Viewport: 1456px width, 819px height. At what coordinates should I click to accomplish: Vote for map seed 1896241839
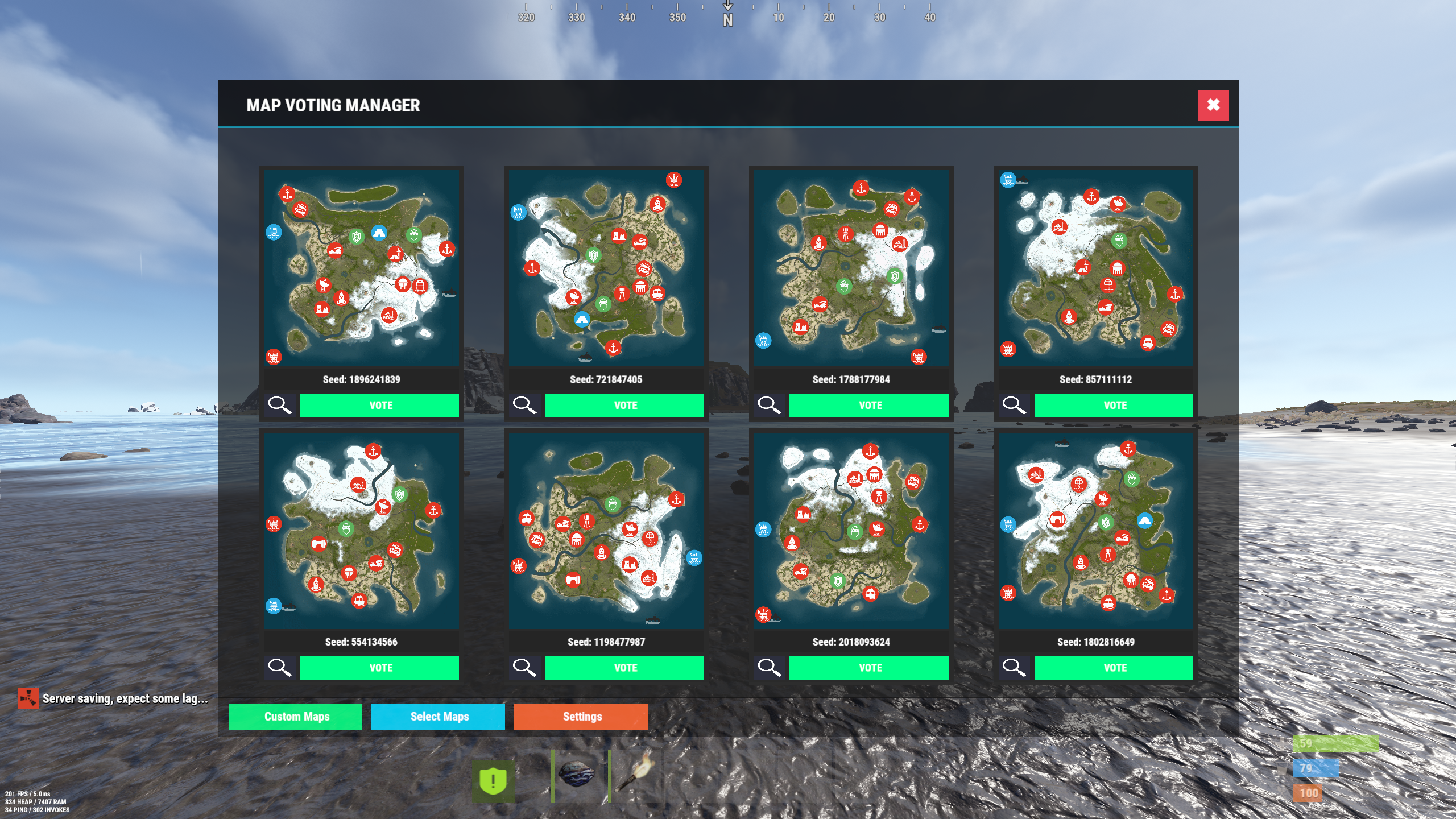click(379, 405)
